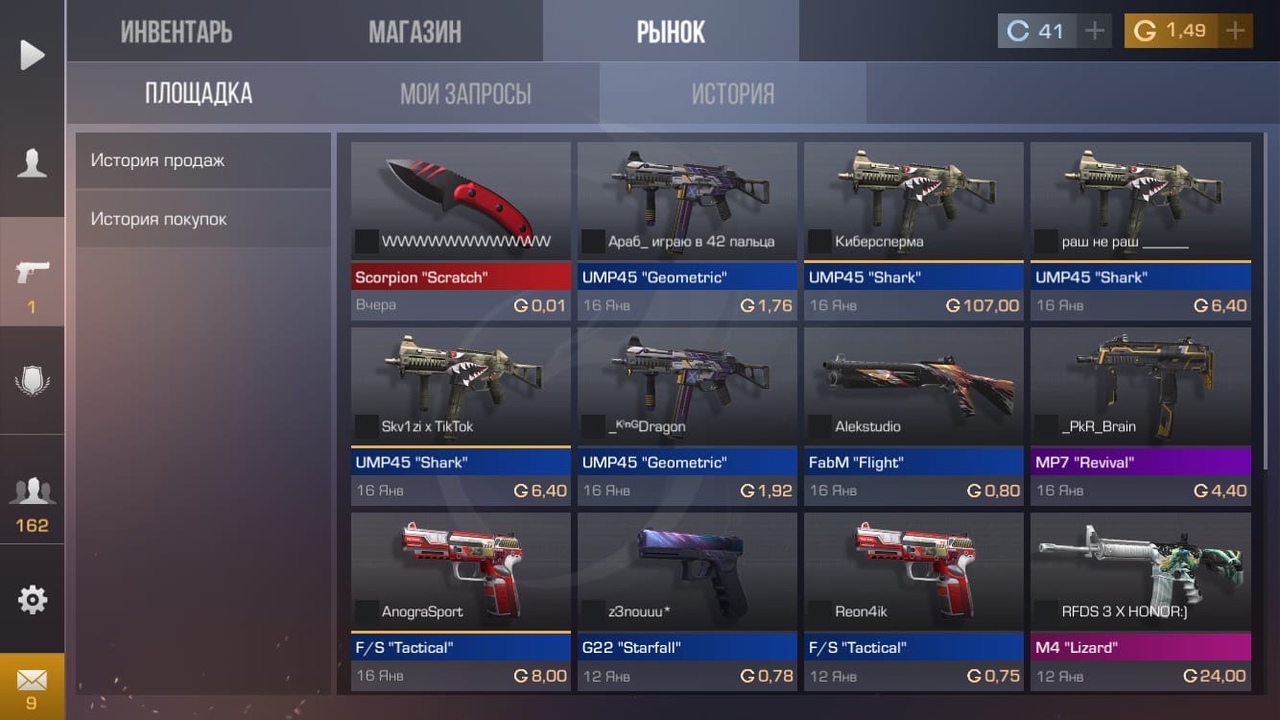
Task: Add gold with the plus button
Action: click(1236, 31)
